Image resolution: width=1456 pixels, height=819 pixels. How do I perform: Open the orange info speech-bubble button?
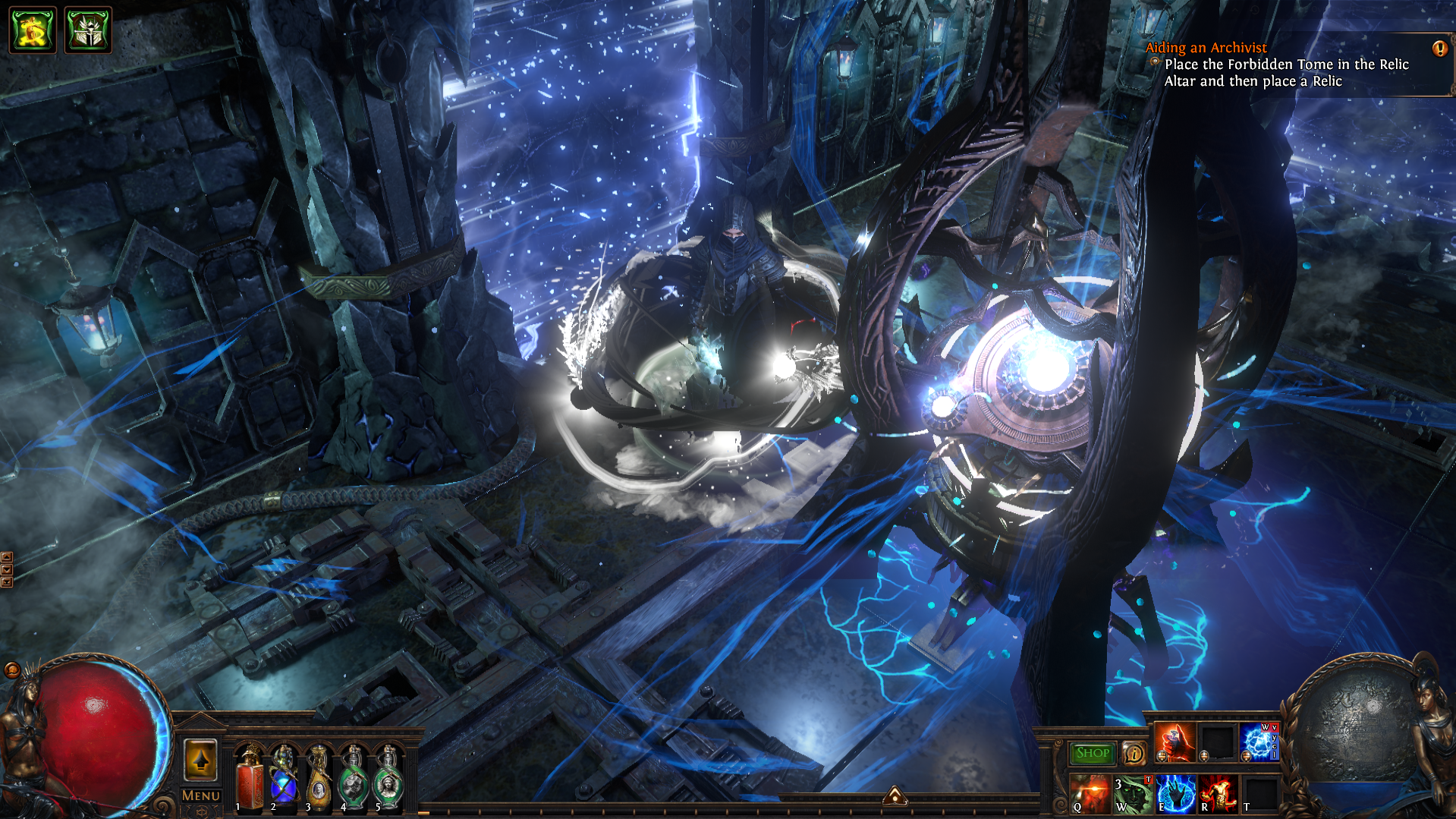pos(1134,753)
